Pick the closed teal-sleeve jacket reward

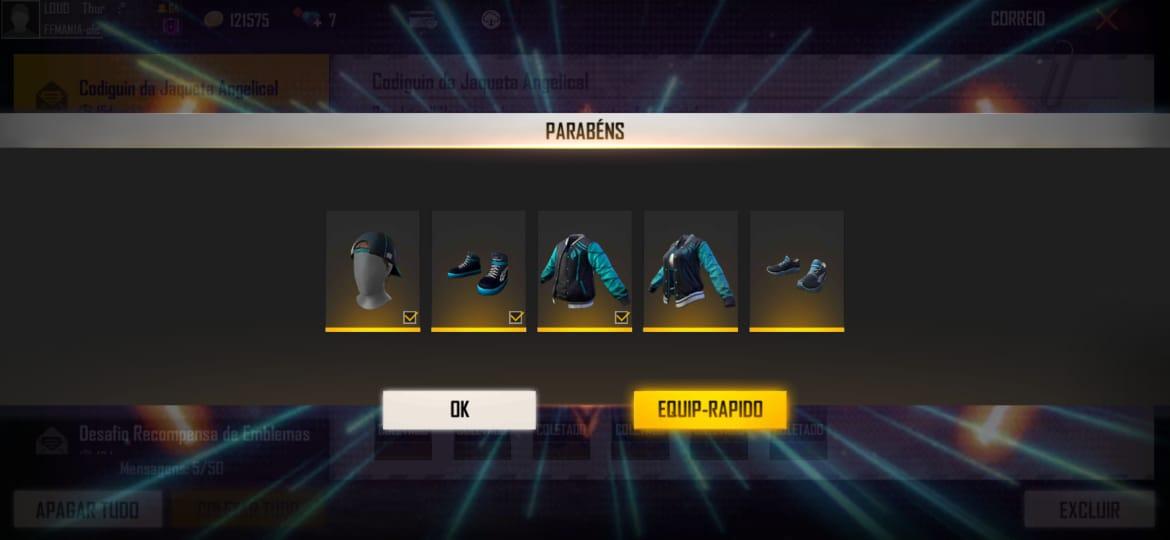(690, 268)
